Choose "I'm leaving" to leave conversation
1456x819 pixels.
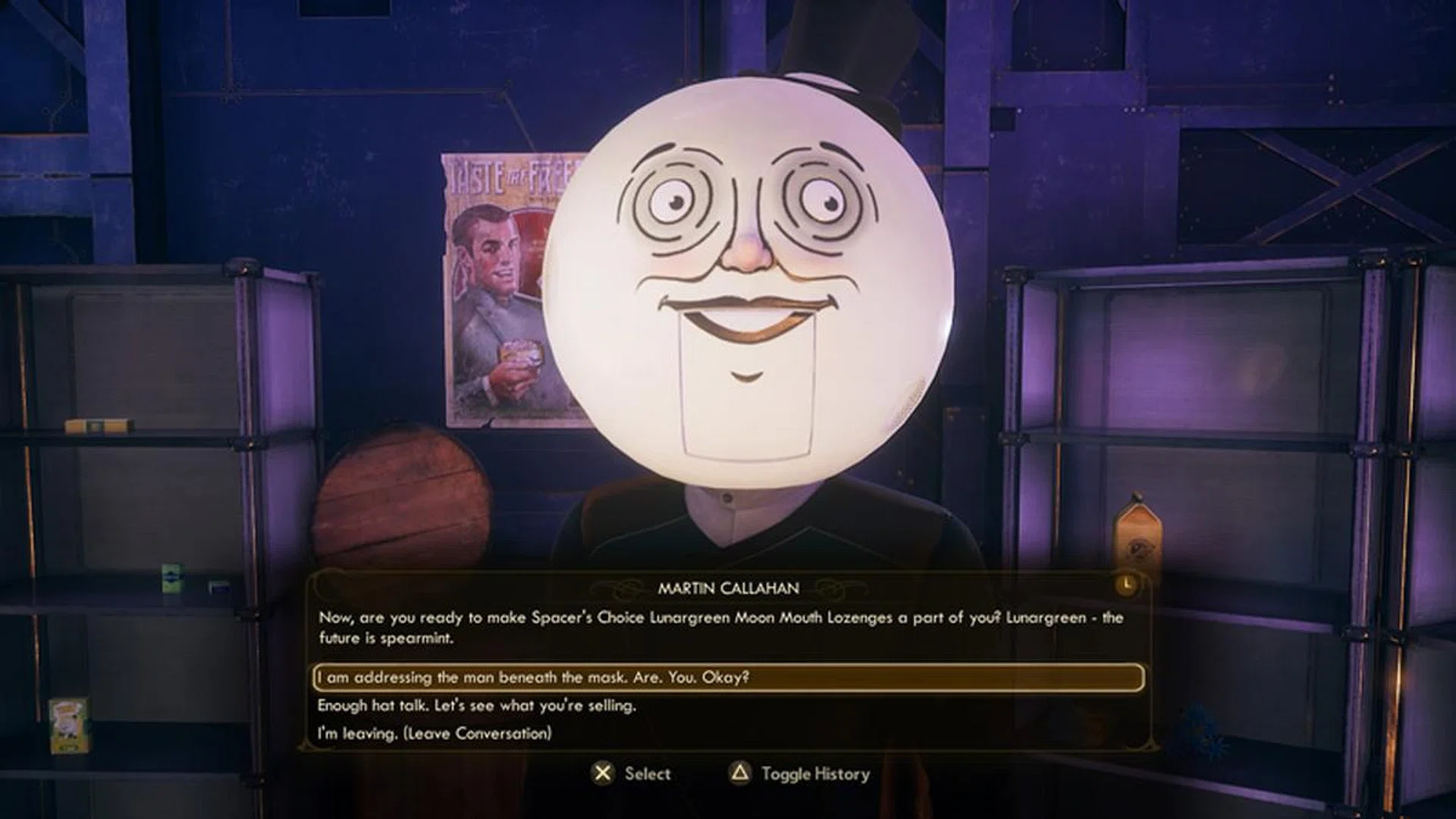pos(434,733)
